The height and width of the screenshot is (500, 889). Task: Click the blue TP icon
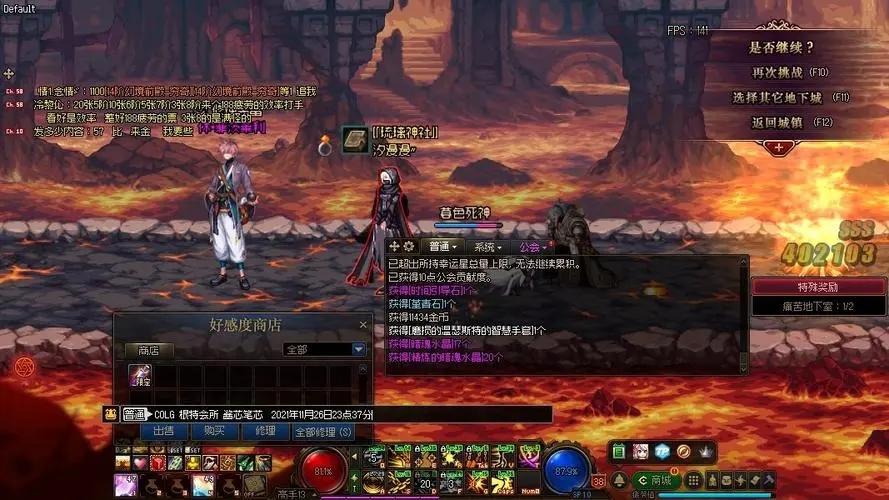coord(662,452)
